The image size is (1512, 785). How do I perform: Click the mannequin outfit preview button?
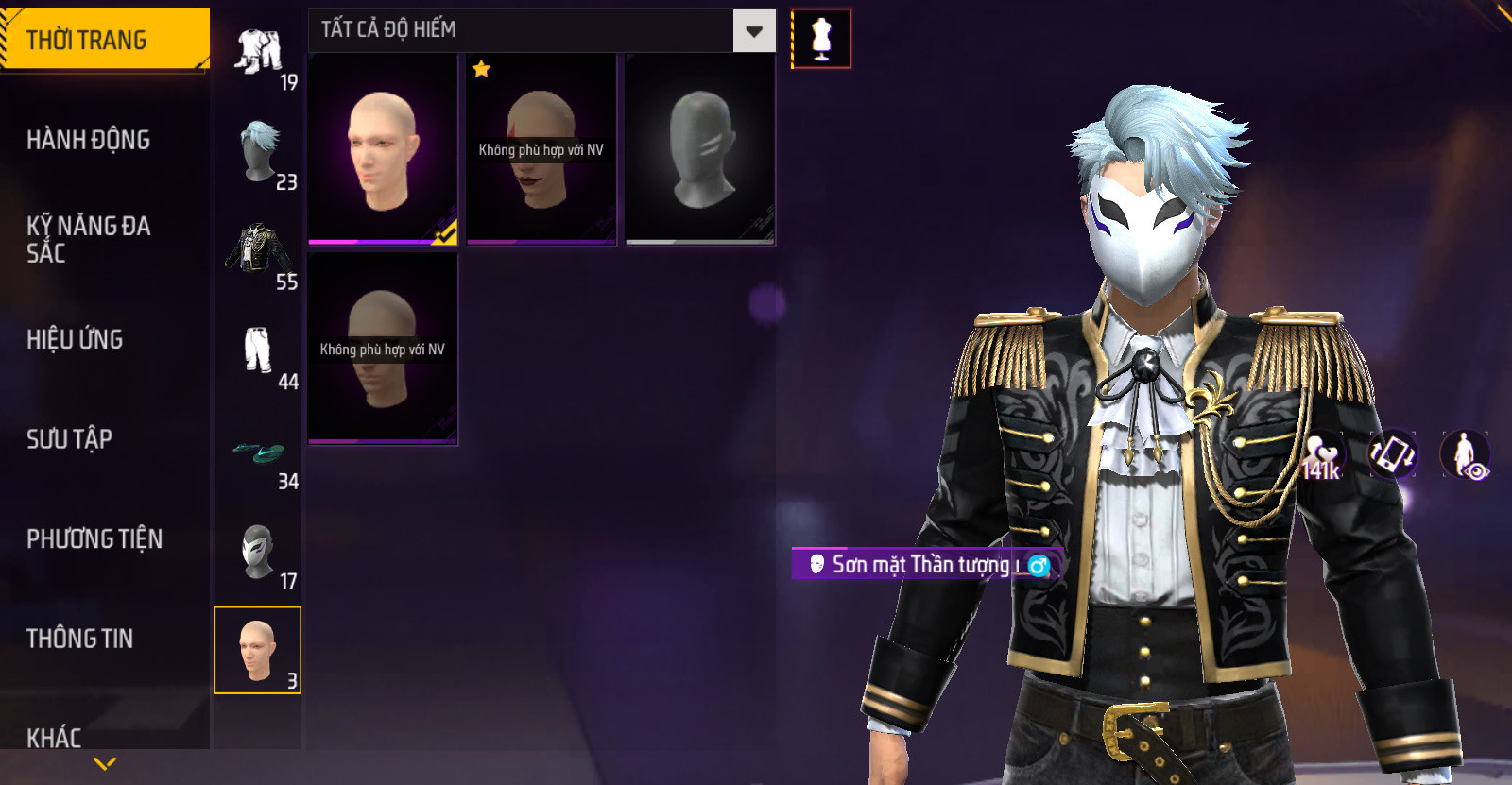tap(821, 39)
